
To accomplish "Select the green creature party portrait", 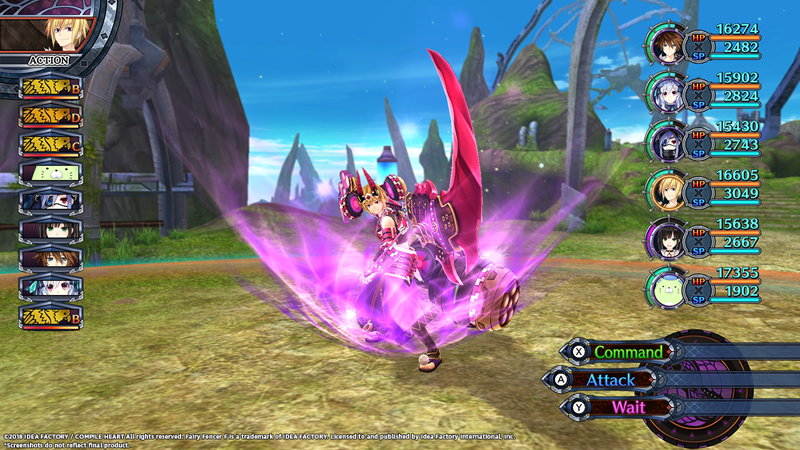I will pyautogui.click(x=668, y=286).
